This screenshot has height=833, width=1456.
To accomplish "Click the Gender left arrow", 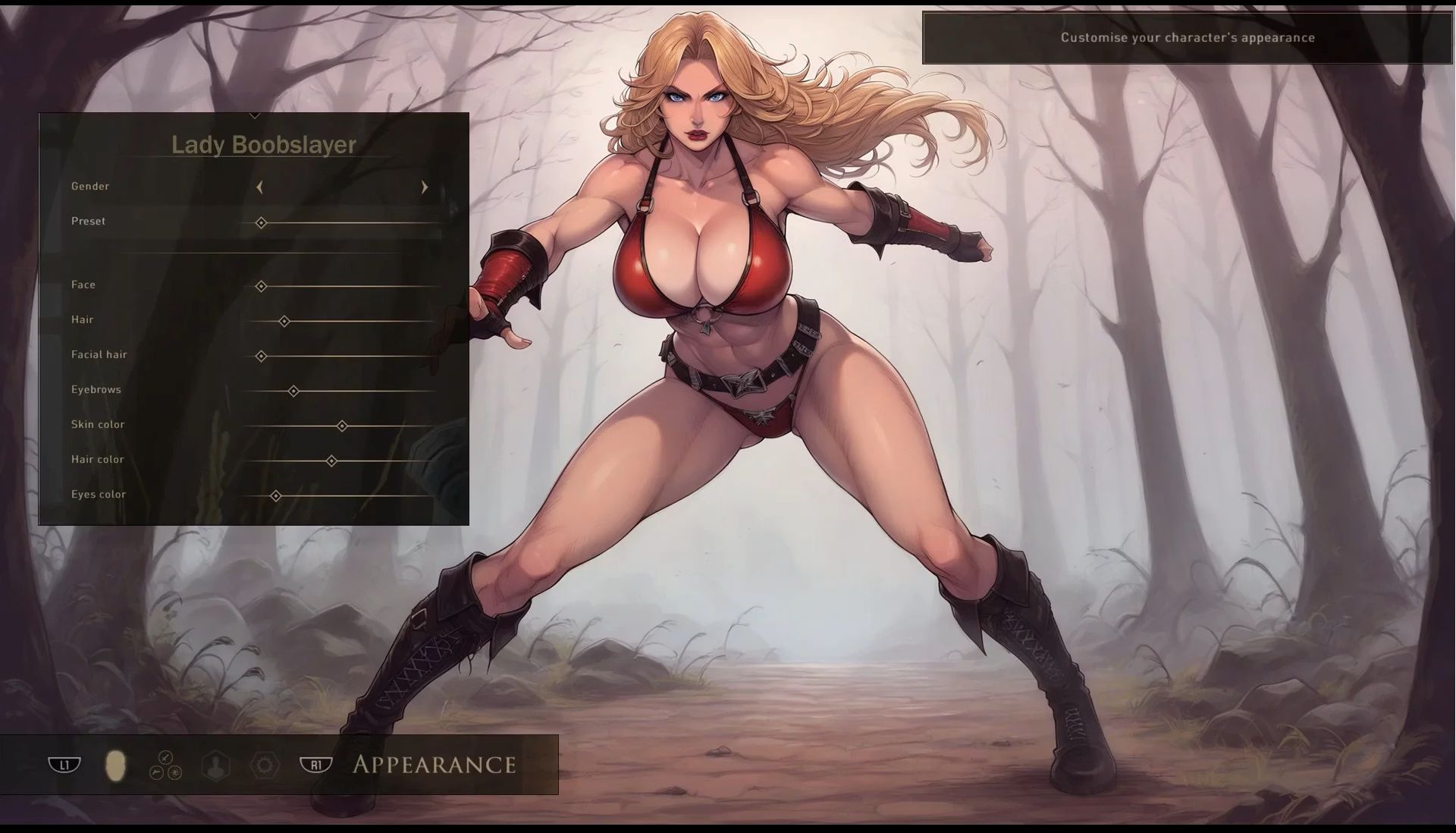I will [x=259, y=187].
